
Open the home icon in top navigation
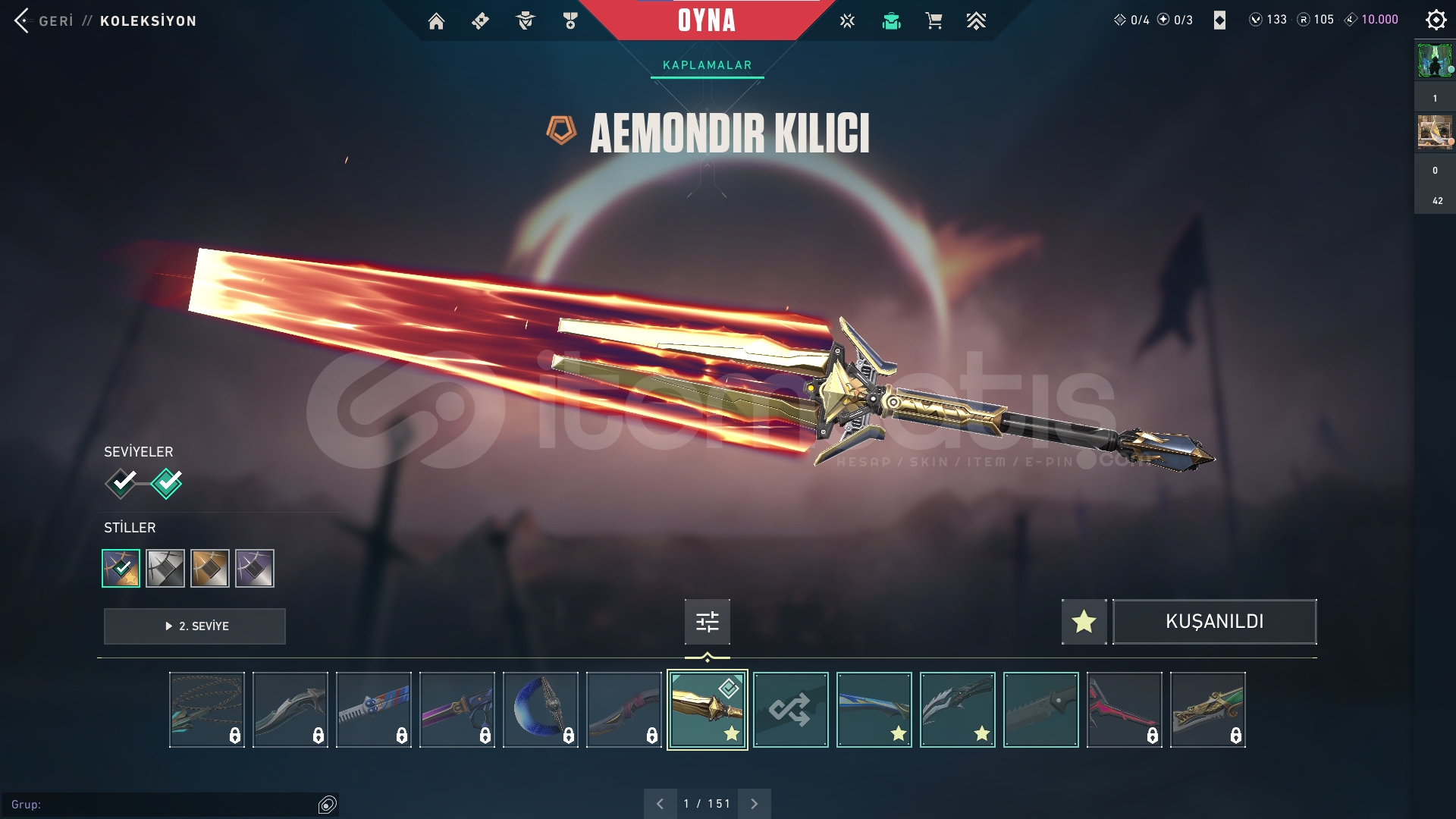tap(436, 21)
